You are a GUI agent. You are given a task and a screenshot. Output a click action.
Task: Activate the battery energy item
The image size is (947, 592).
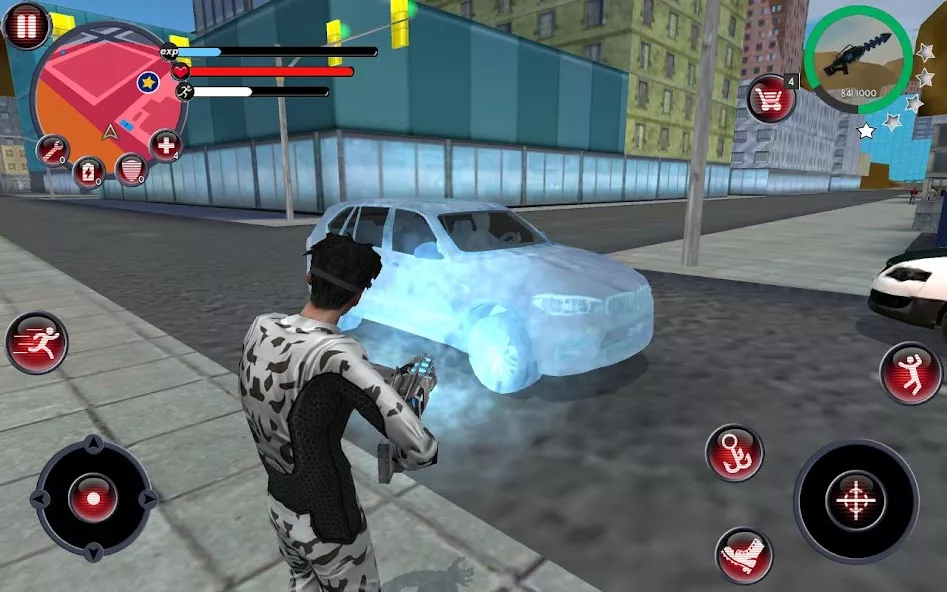point(89,172)
